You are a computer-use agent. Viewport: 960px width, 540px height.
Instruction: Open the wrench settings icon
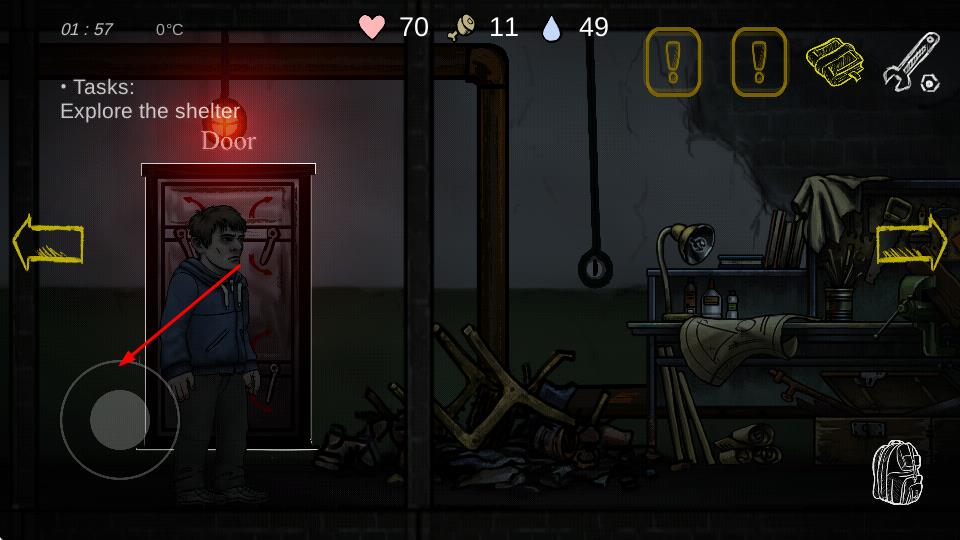click(x=911, y=62)
